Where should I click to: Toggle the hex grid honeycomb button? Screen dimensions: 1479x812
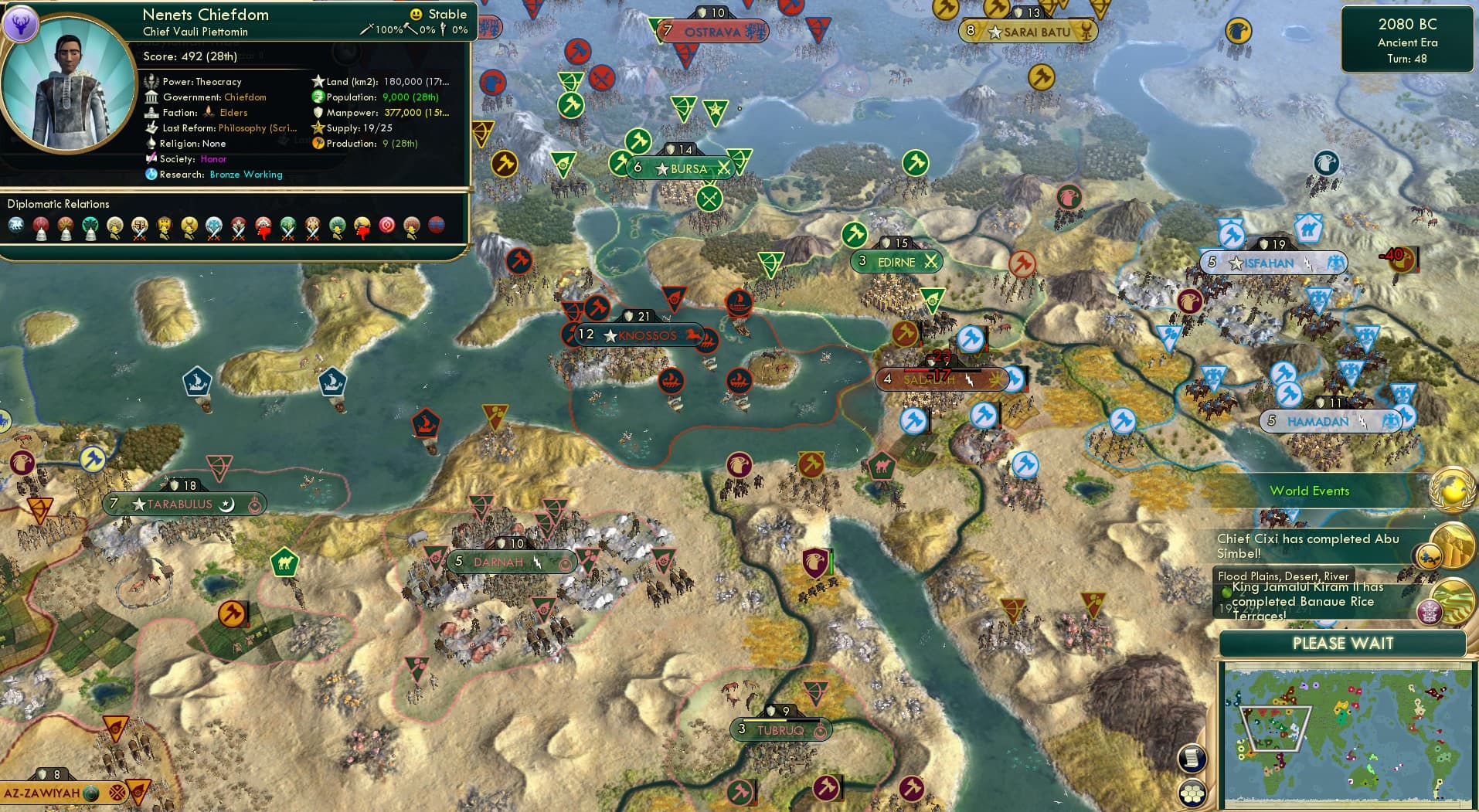1194,791
